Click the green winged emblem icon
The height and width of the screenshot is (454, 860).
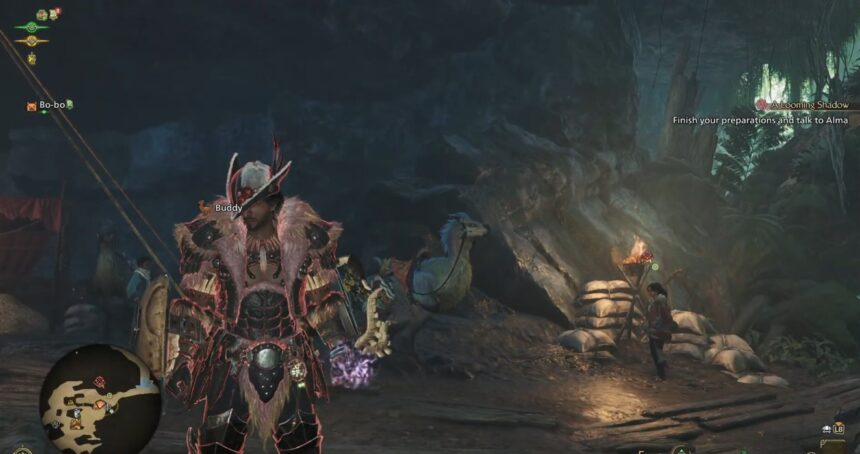coord(32,28)
